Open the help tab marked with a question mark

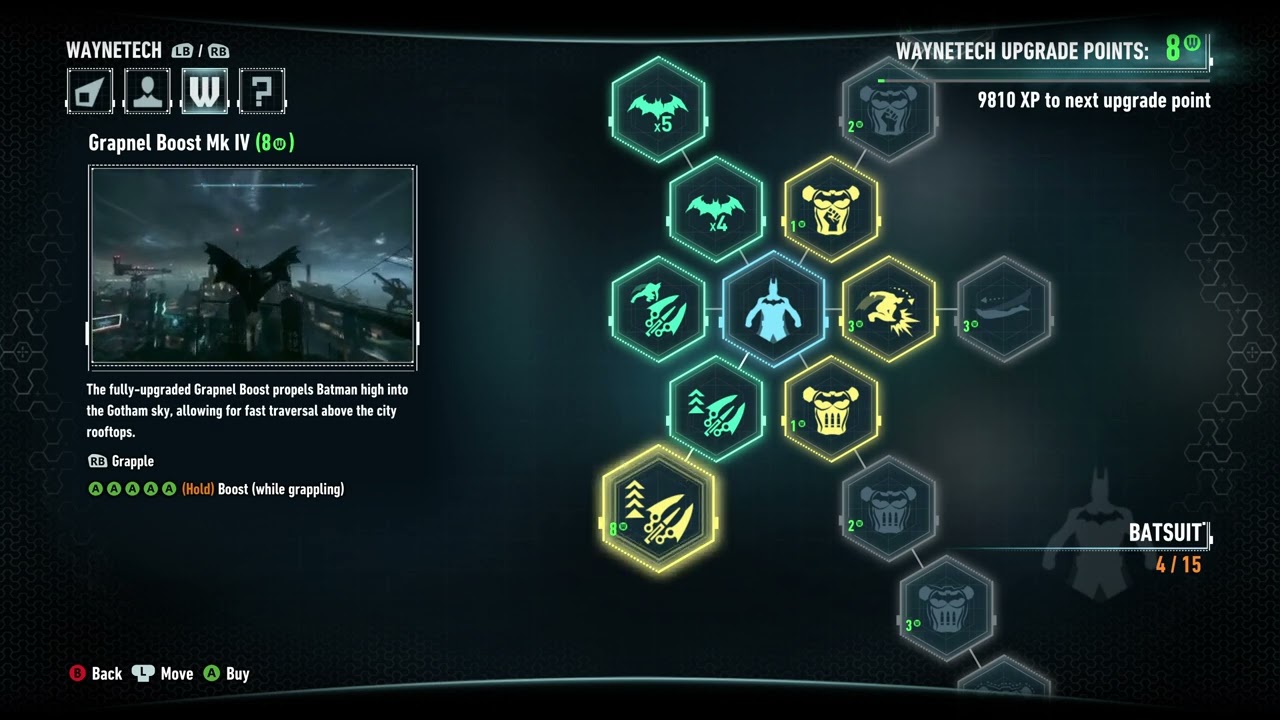(261, 91)
